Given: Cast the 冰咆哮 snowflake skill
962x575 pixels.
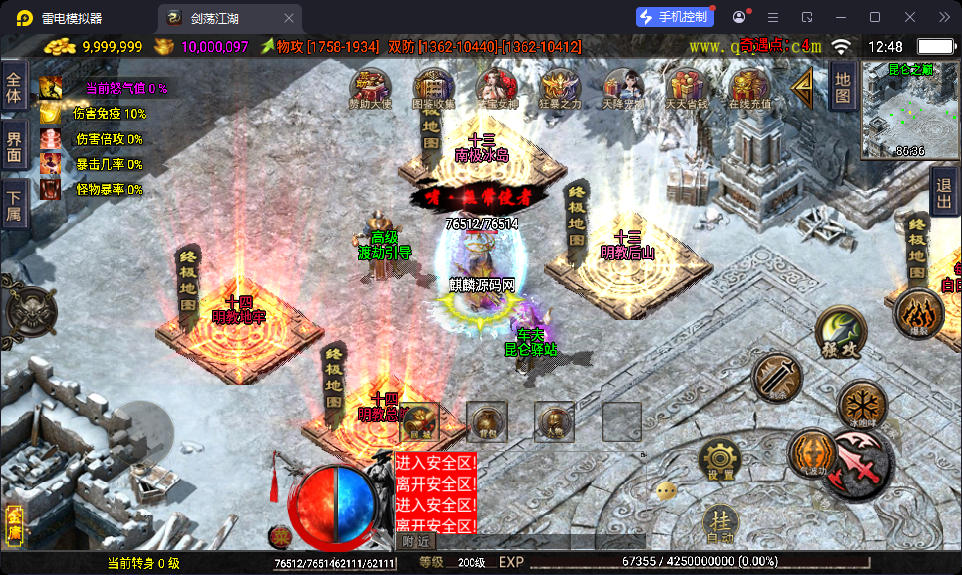Looking at the screenshot, I should tap(861, 405).
